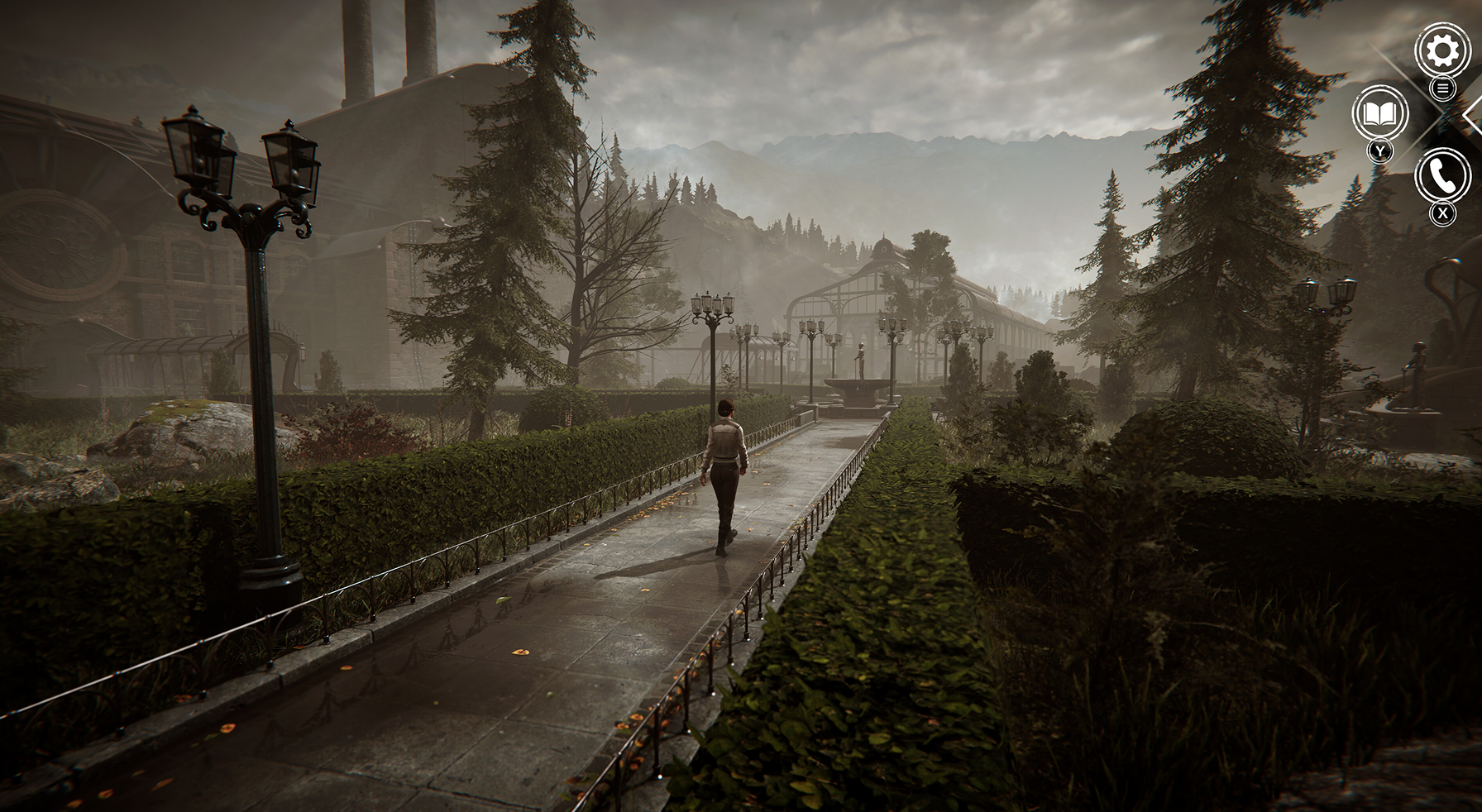Open the settings gear icon
Screen dimensions: 1482x812
point(1443,51)
